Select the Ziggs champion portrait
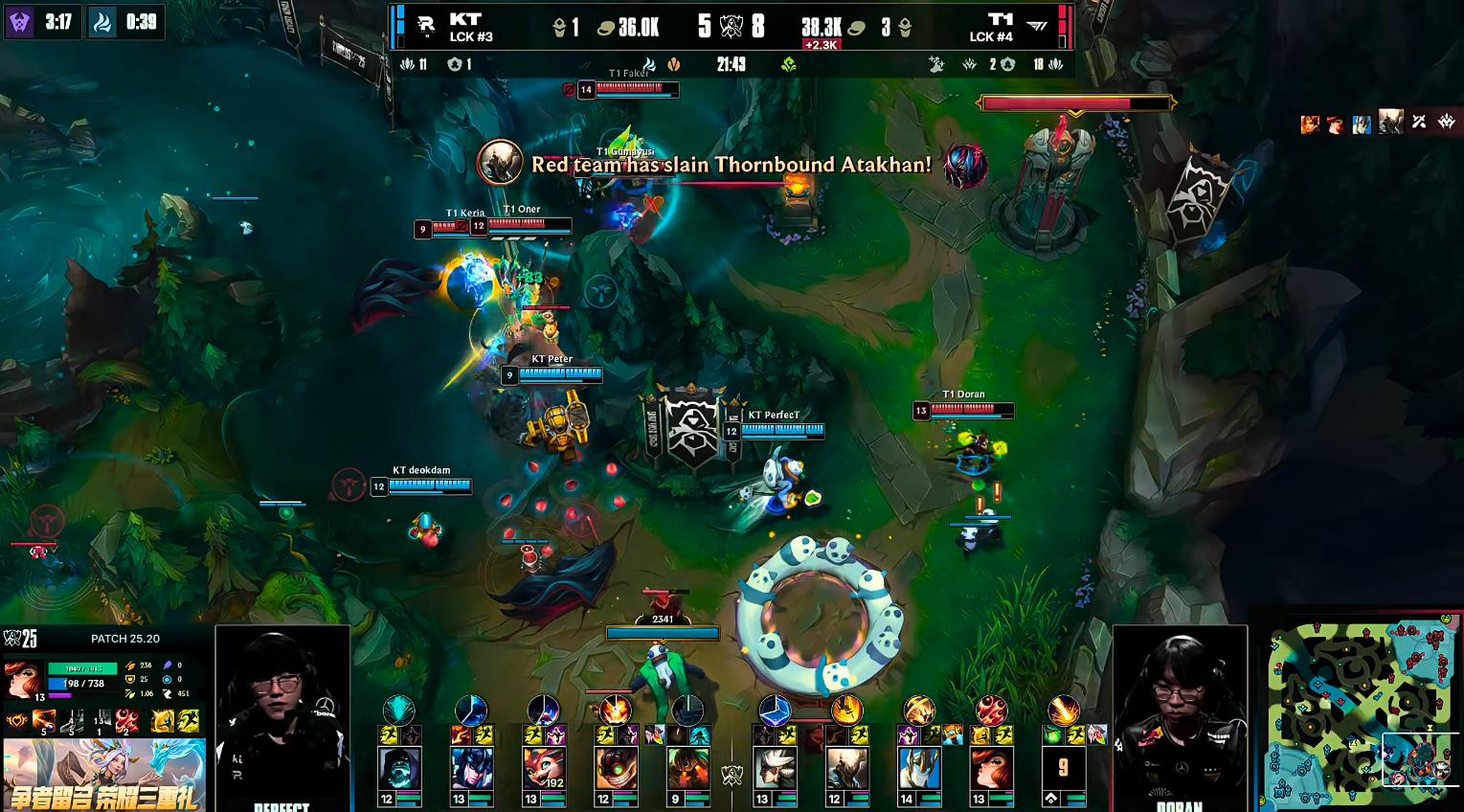The height and width of the screenshot is (812, 1464). coord(615,767)
